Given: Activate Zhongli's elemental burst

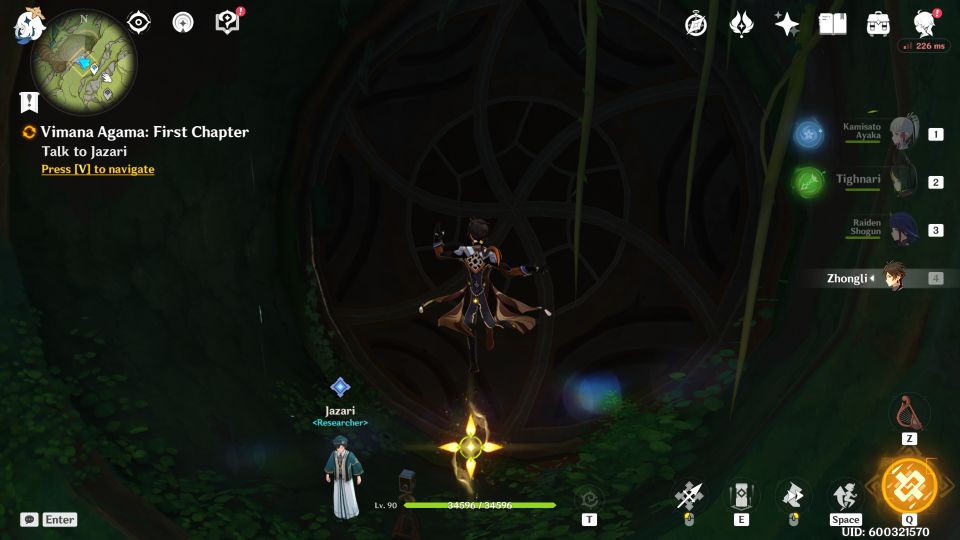Looking at the screenshot, I should (x=909, y=485).
